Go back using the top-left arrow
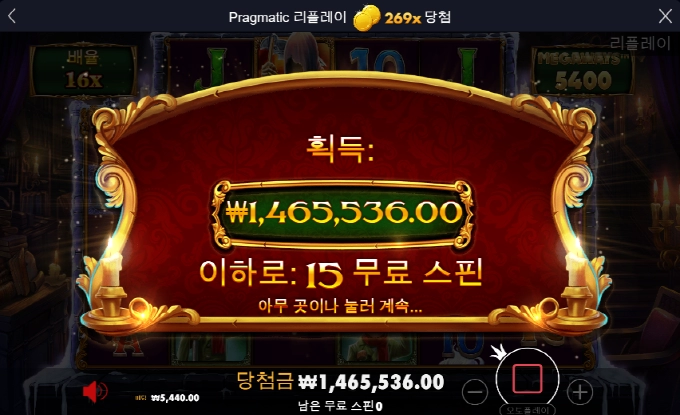The width and height of the screenshot is (680, 415). (13, 16)
